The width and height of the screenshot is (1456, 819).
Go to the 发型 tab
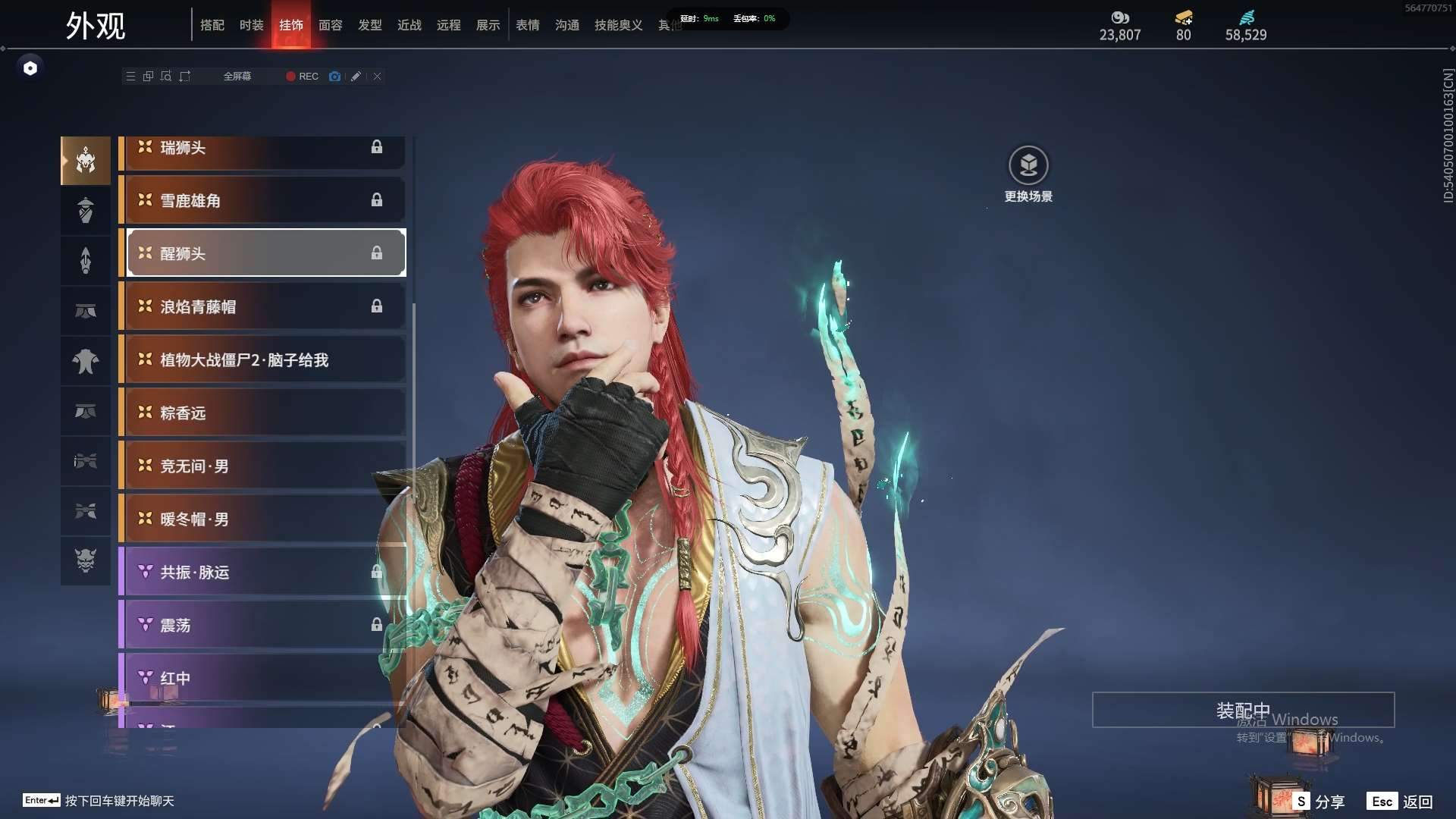(369, 25)
